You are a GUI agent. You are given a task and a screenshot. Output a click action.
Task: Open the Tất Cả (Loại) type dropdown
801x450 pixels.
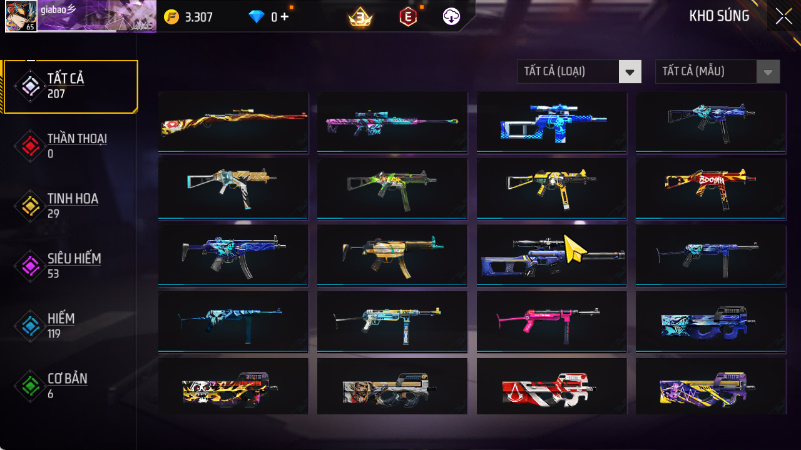coord(579,71)
